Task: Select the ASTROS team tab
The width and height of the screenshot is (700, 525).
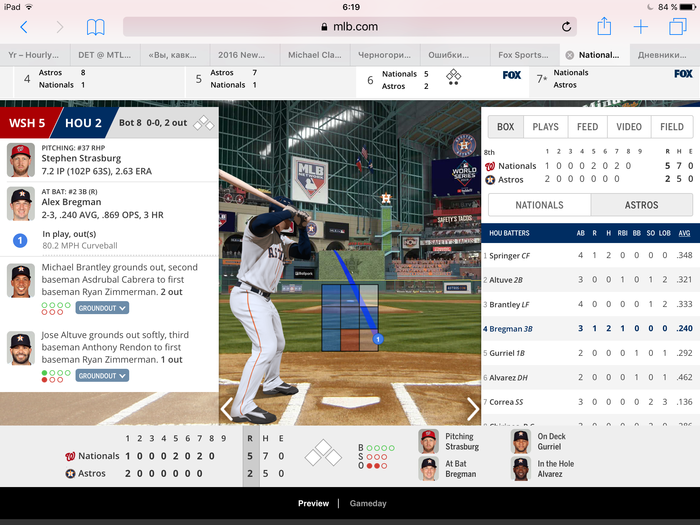Action: coord(641,205)
